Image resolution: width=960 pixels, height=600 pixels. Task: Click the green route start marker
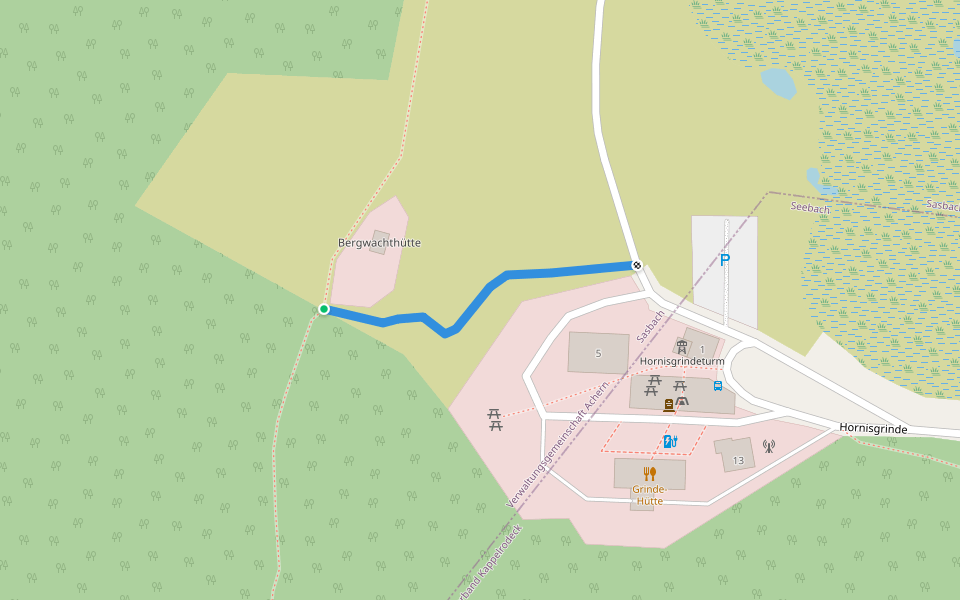coord(324,309)
